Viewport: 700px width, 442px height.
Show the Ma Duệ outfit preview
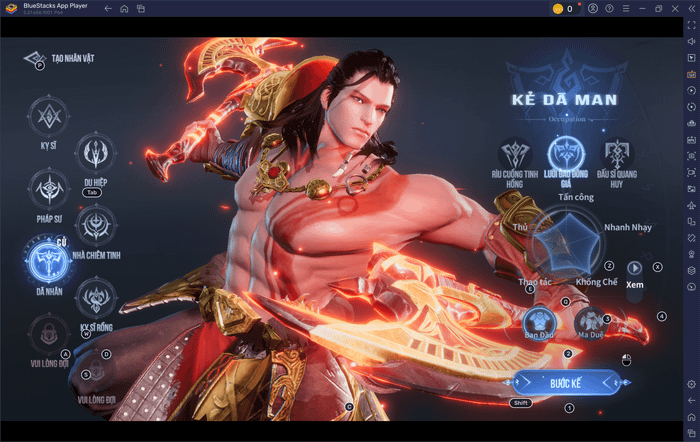coord(587,320)
